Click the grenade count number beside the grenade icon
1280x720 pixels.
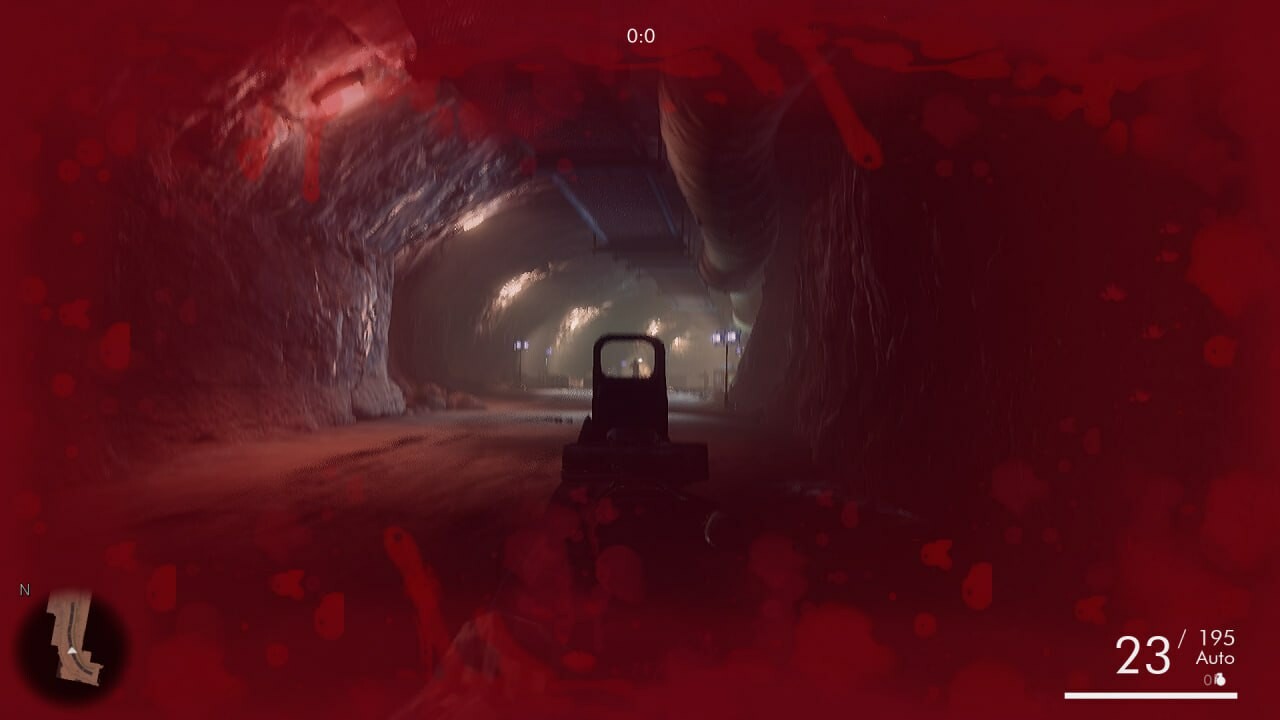coord(1206,678)
